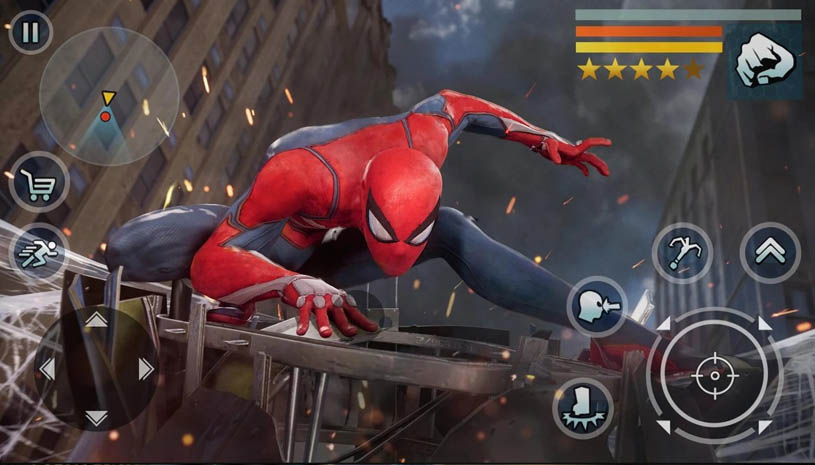This screenshot has width=815, height=465.
Task: Select the fist melee weapon icon
Action: click(x=764, y=62)
